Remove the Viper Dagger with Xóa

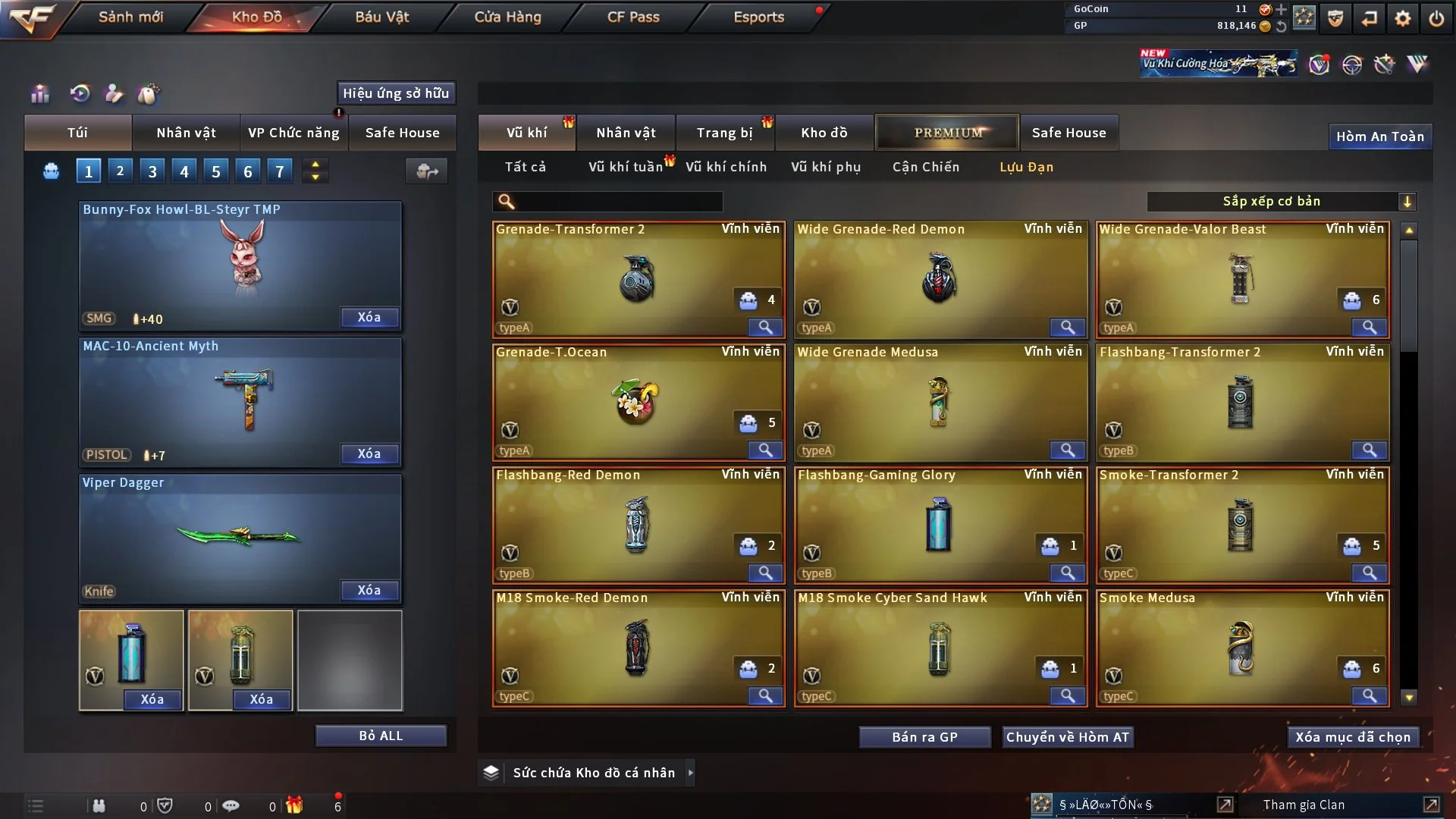pyautogui.click(x=369, y=590)
